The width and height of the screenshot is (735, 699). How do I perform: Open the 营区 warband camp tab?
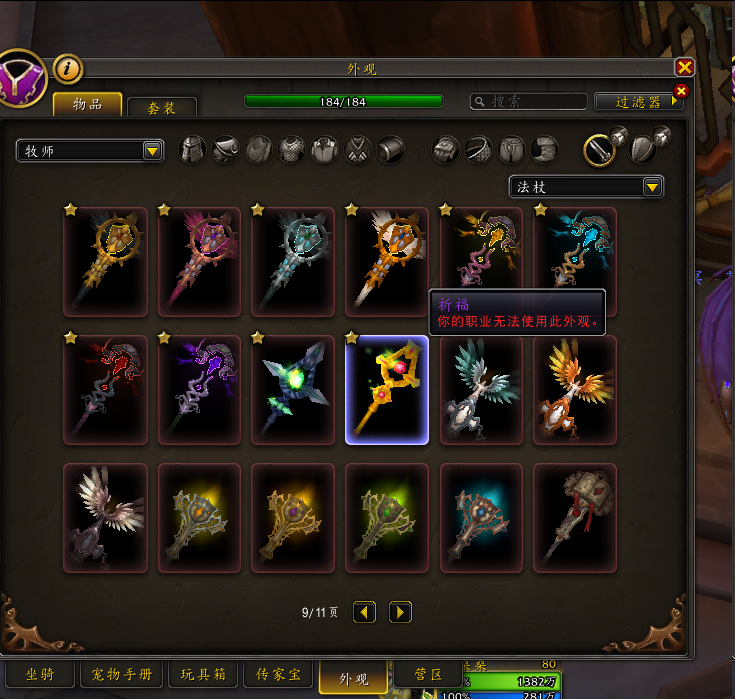pos(428,674)
